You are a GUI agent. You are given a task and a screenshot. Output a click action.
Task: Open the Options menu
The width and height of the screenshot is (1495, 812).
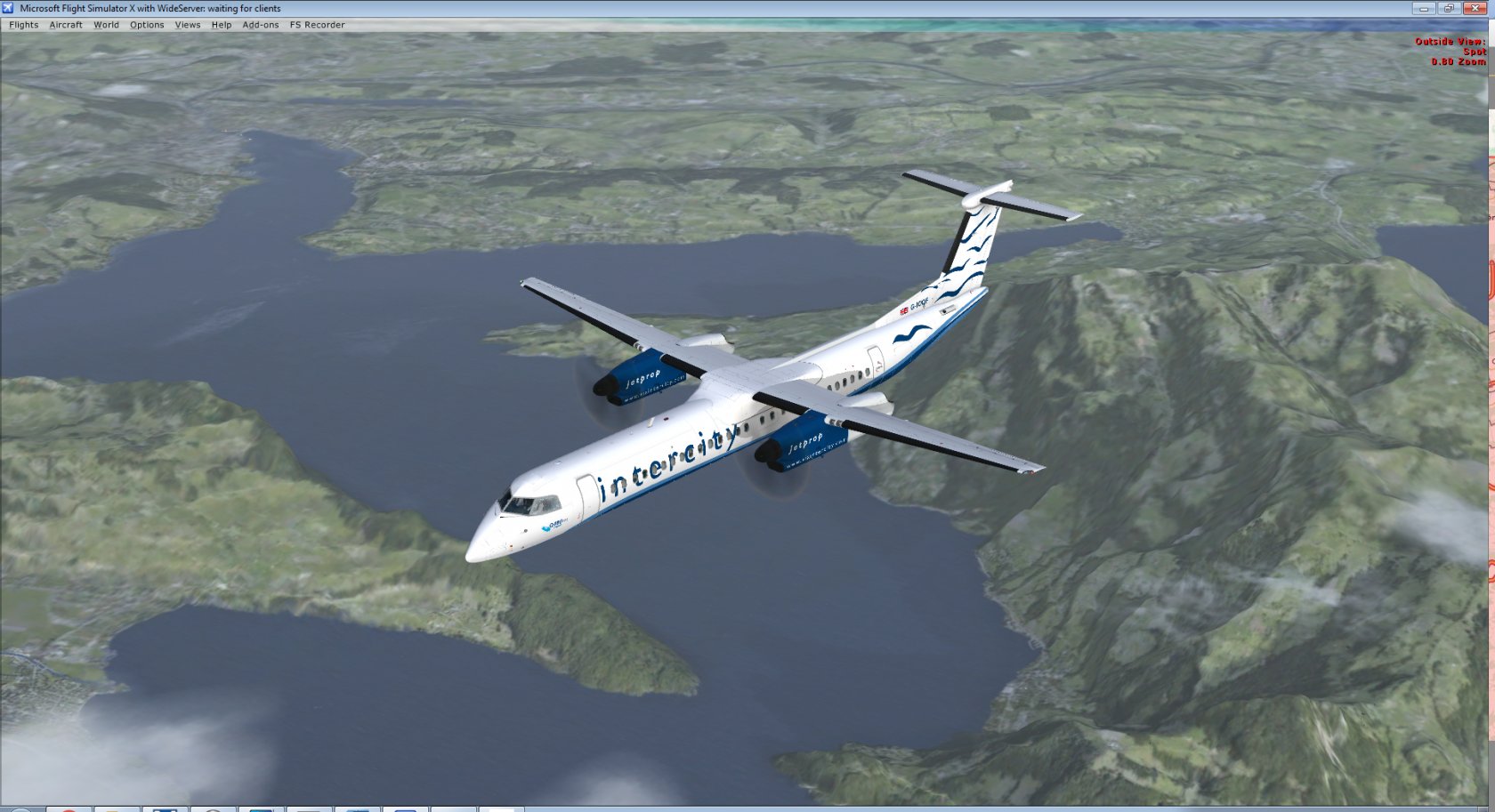point(147,25)
